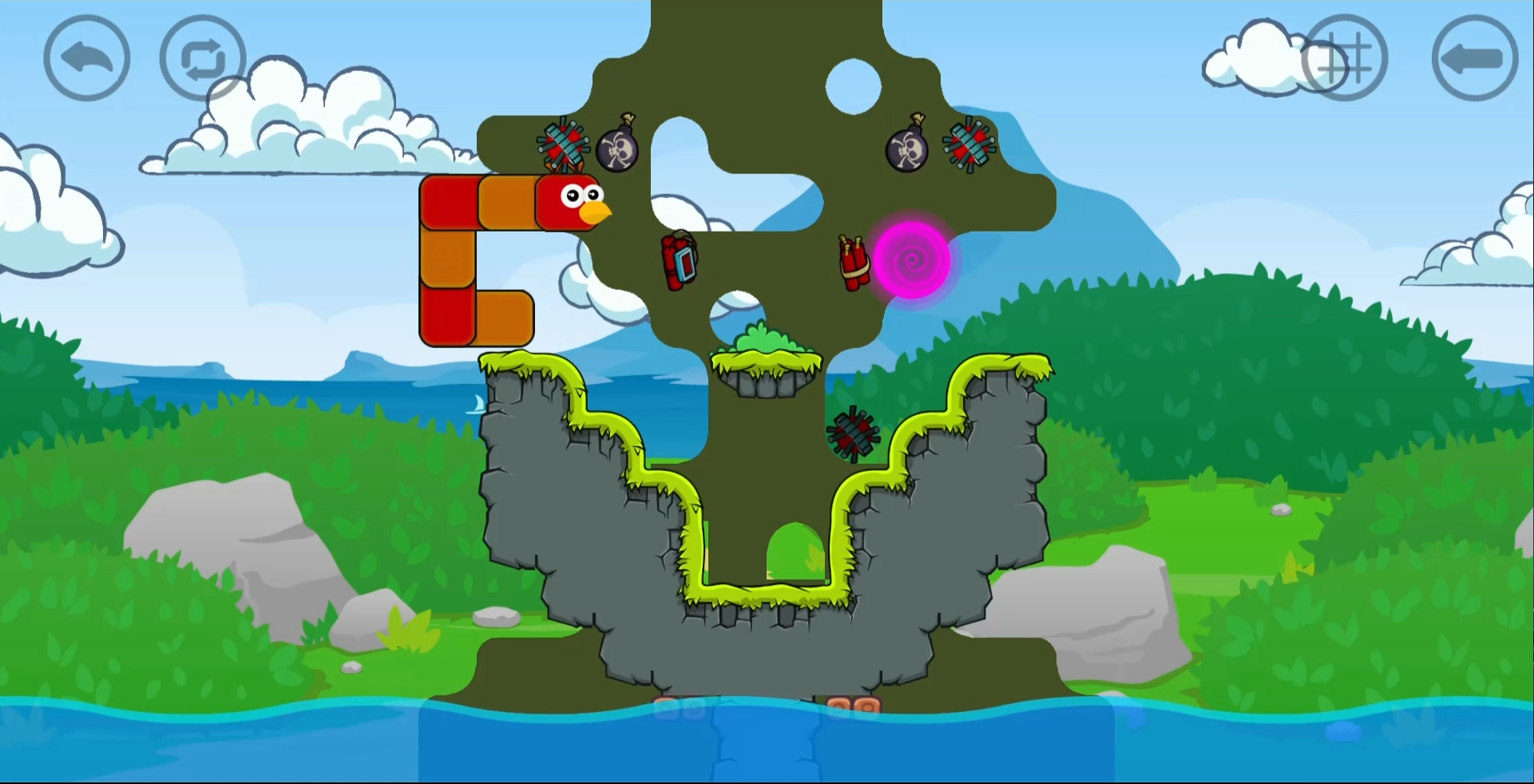Click the back arrow to exit level
This screenshot has width=1534, height=784.
(x=1473, y=57)
